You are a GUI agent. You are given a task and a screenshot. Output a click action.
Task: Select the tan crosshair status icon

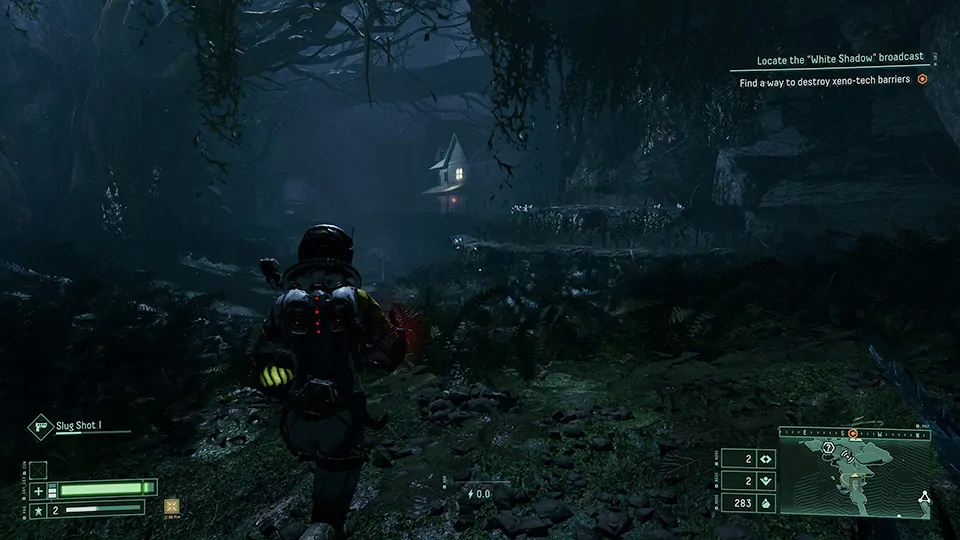171,506
